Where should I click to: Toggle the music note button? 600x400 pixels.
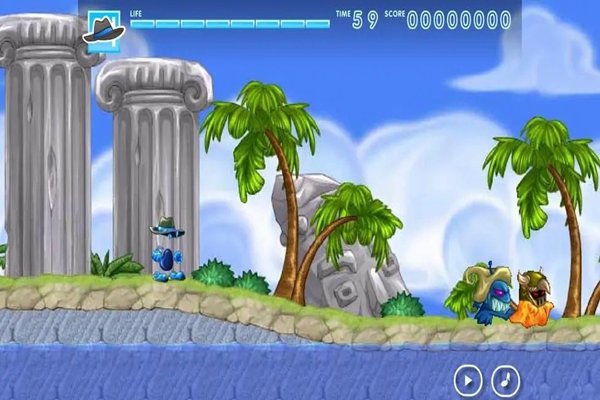[508, 380]
